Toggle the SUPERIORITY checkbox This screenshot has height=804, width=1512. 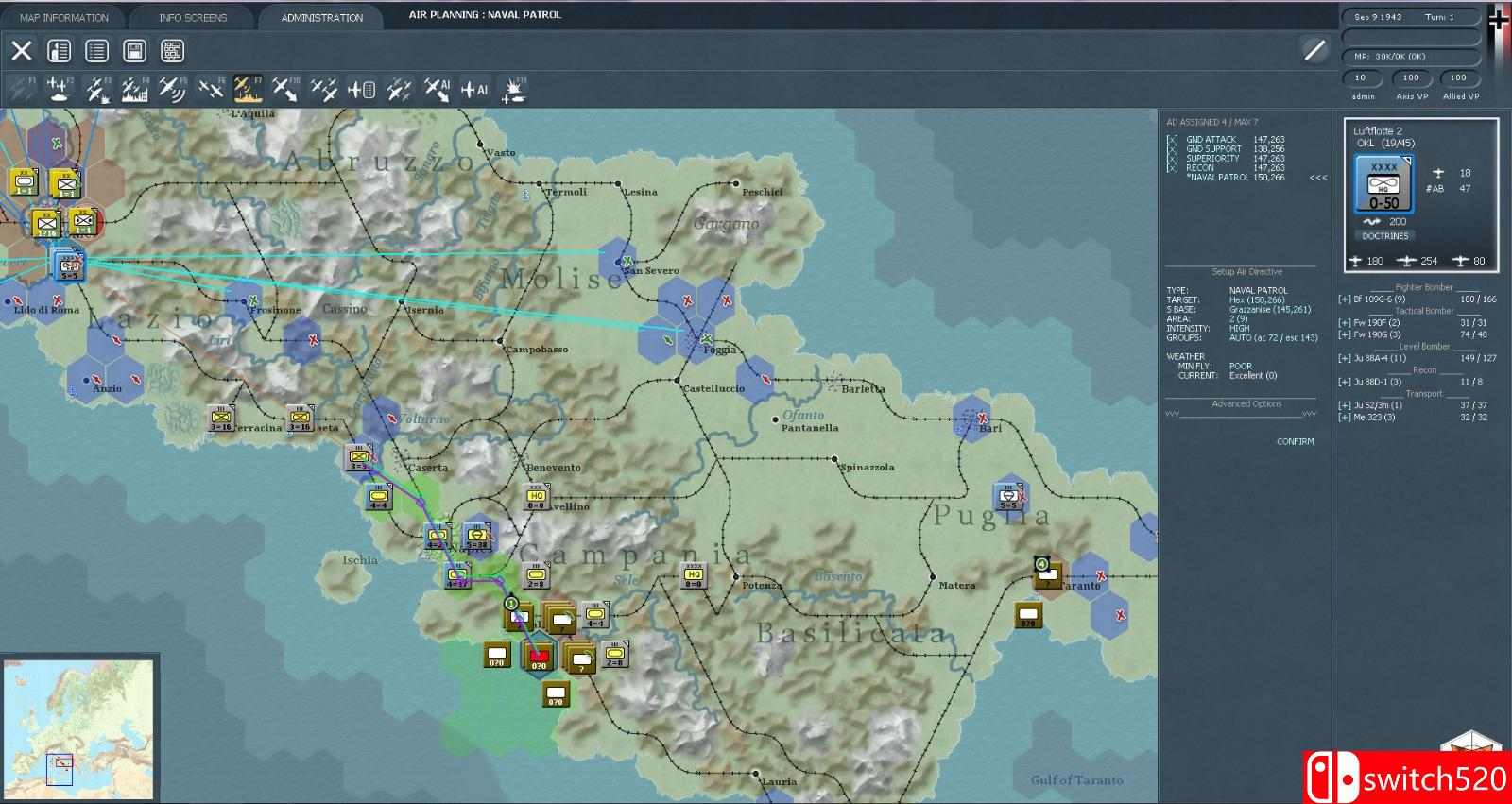tap(1170, 157)
